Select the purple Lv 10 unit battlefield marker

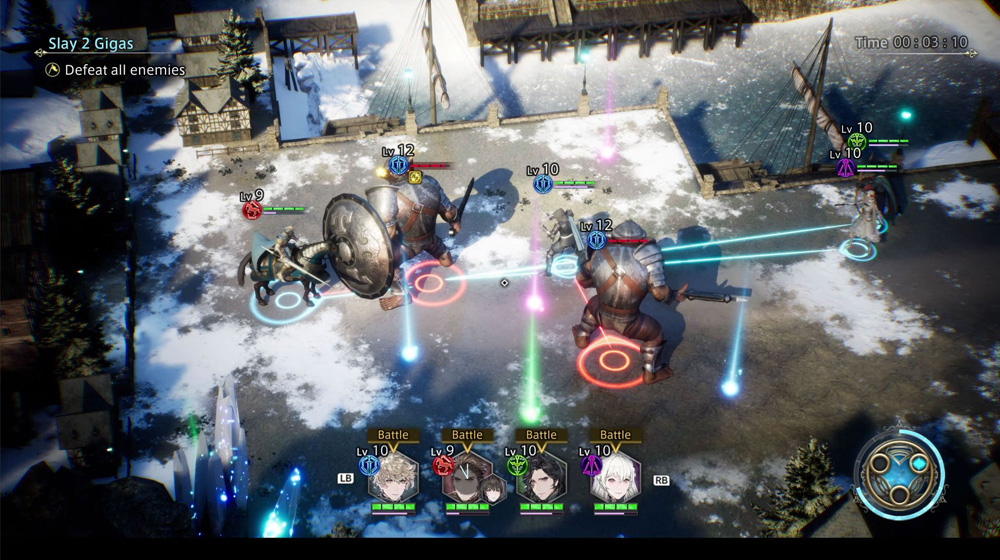pos(846,167)
